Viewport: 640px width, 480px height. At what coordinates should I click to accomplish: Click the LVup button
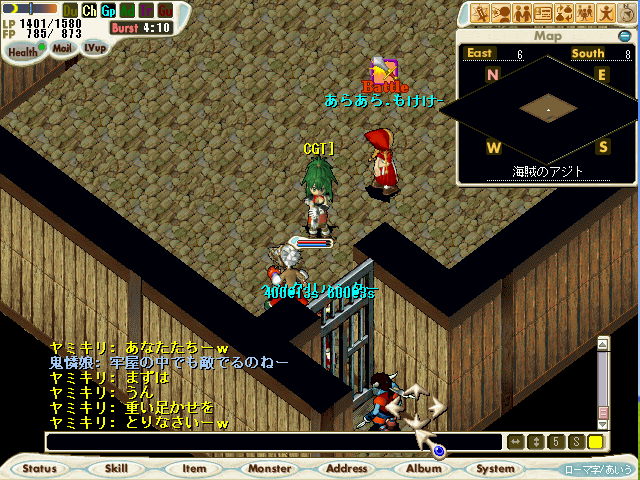click(94, 48)
